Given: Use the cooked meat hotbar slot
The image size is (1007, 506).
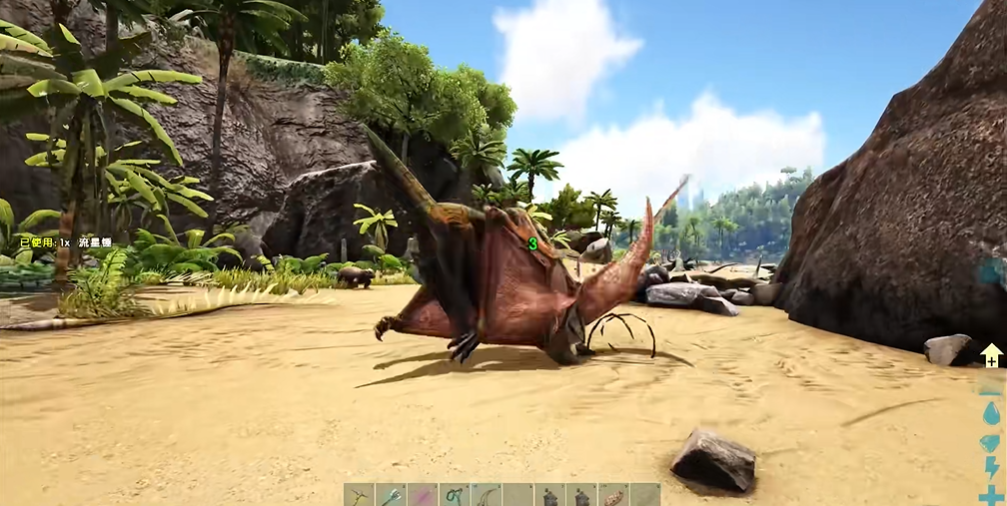Looking at the screenshot, I should [613, 496].
